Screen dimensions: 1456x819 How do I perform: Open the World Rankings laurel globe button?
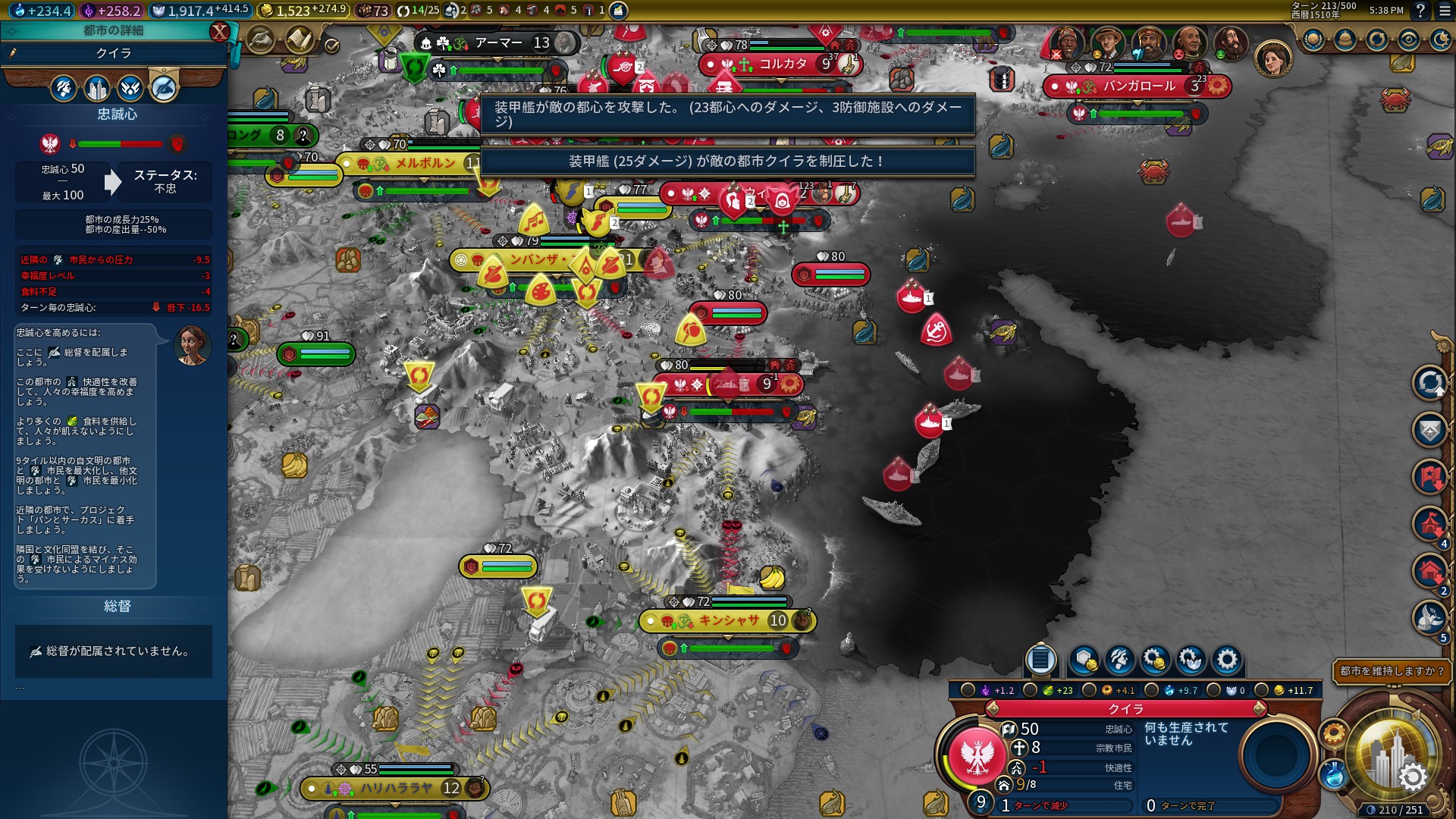(x=1313, y=40)
